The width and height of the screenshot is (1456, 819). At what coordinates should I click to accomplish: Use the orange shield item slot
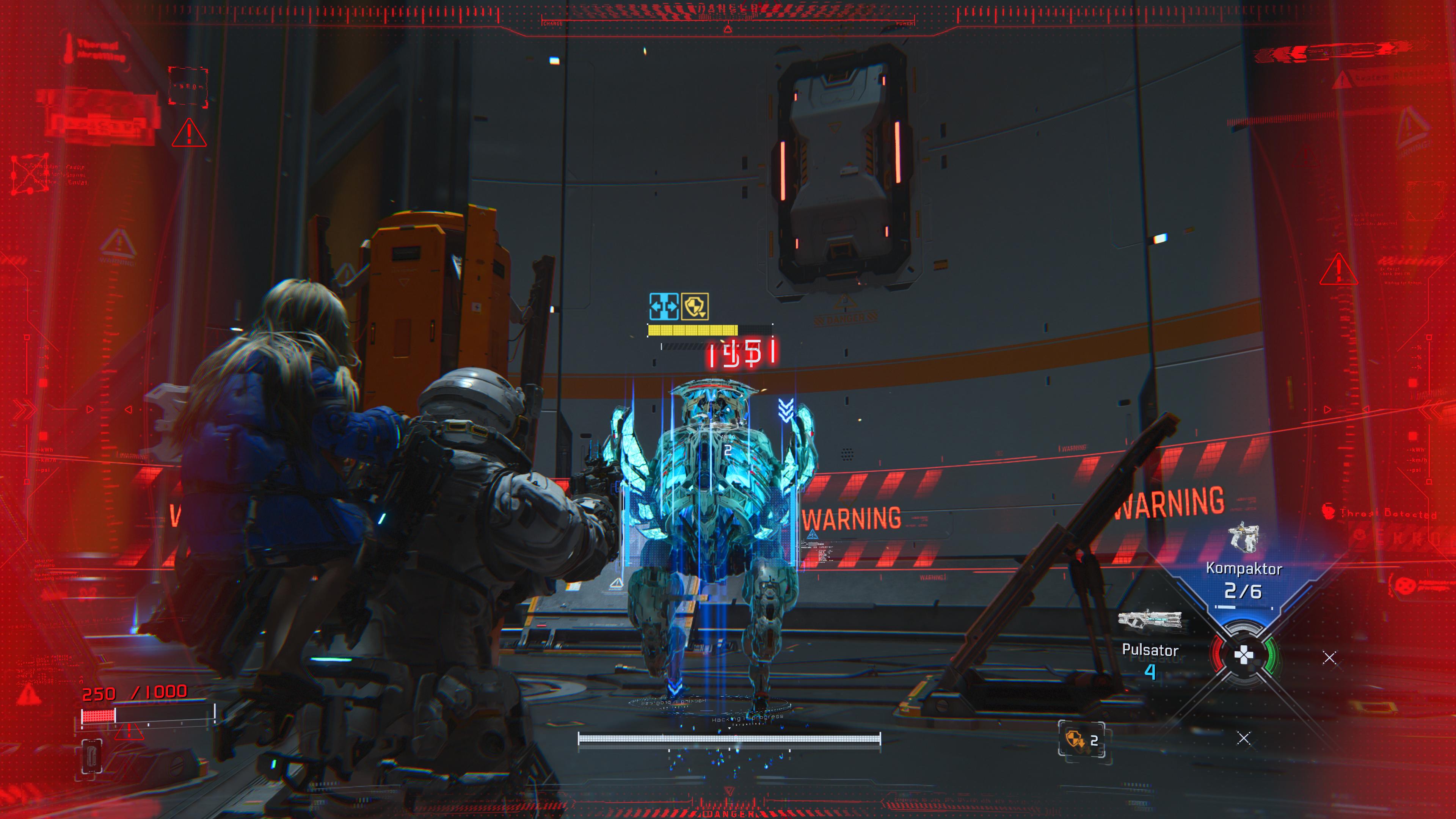coord(1081,739)
